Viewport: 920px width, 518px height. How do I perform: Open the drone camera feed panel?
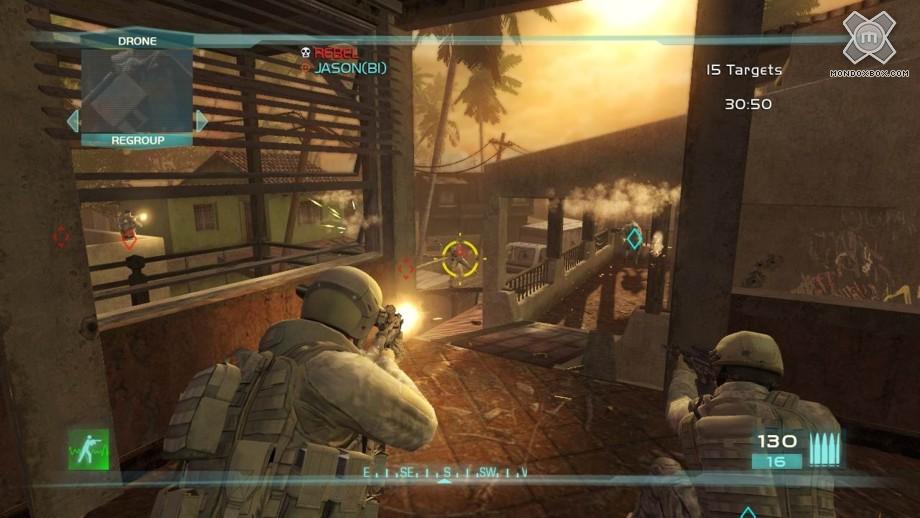(x=136, y=91)
